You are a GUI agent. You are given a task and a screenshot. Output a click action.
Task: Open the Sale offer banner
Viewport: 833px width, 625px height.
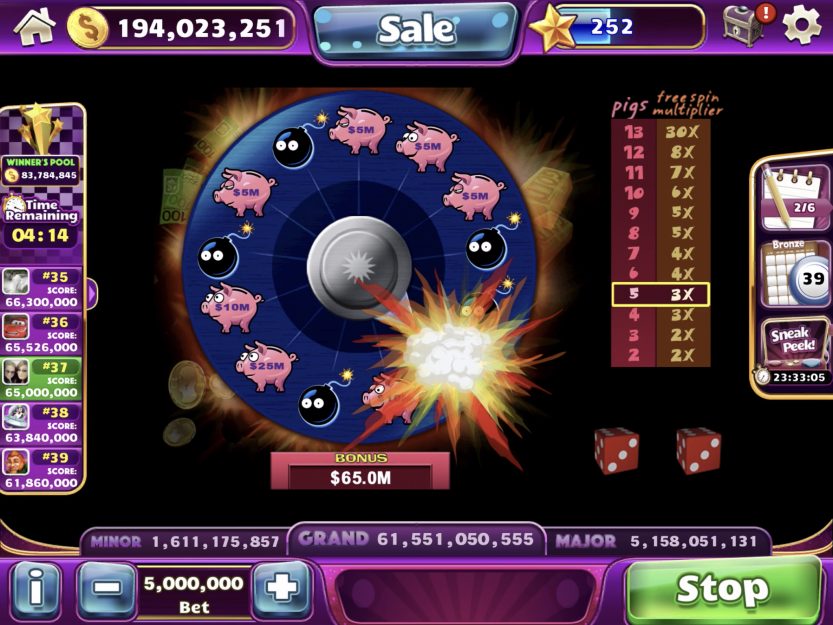point(415,29)
